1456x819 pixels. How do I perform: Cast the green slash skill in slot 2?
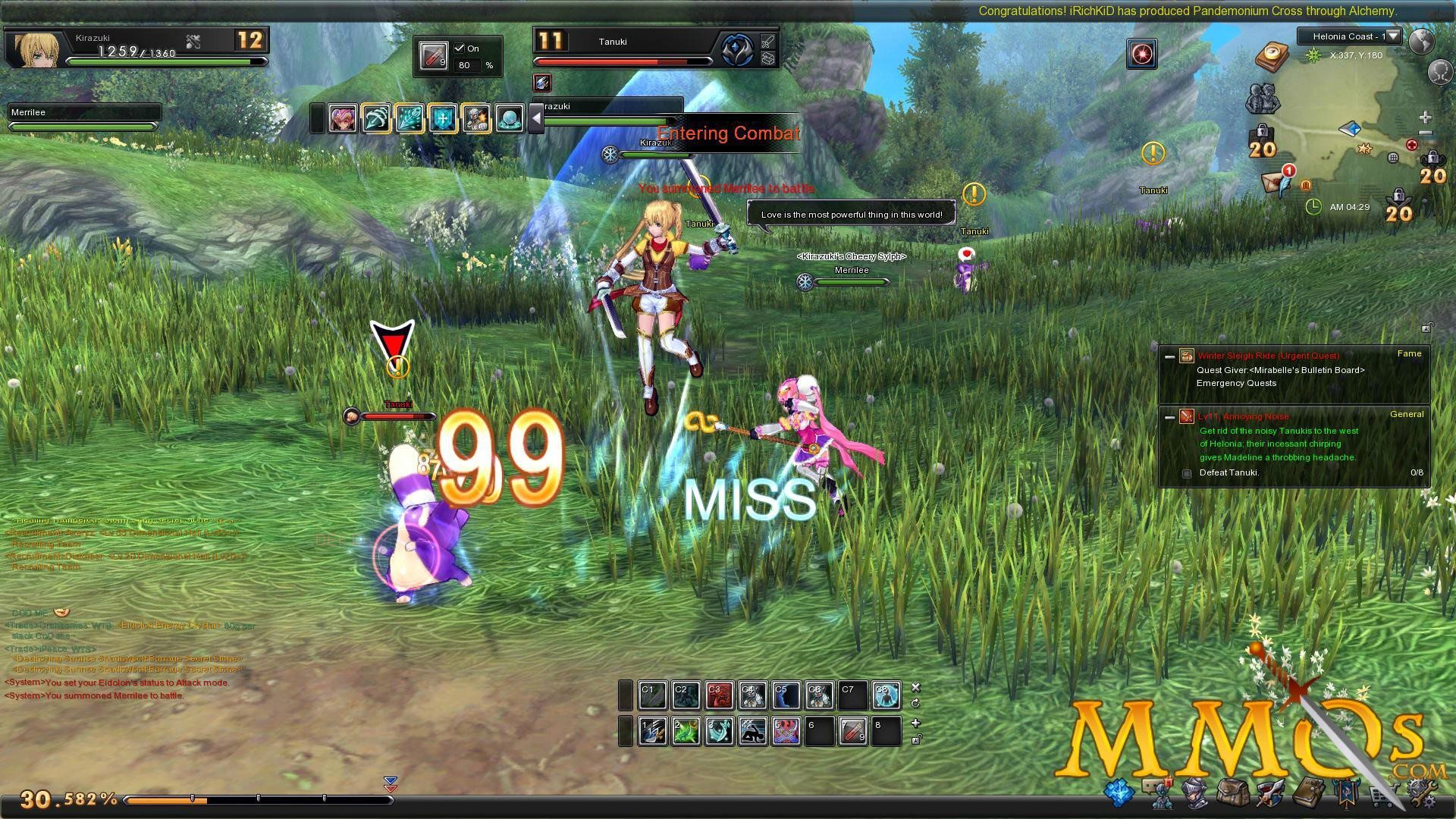(x=686, y=732)
